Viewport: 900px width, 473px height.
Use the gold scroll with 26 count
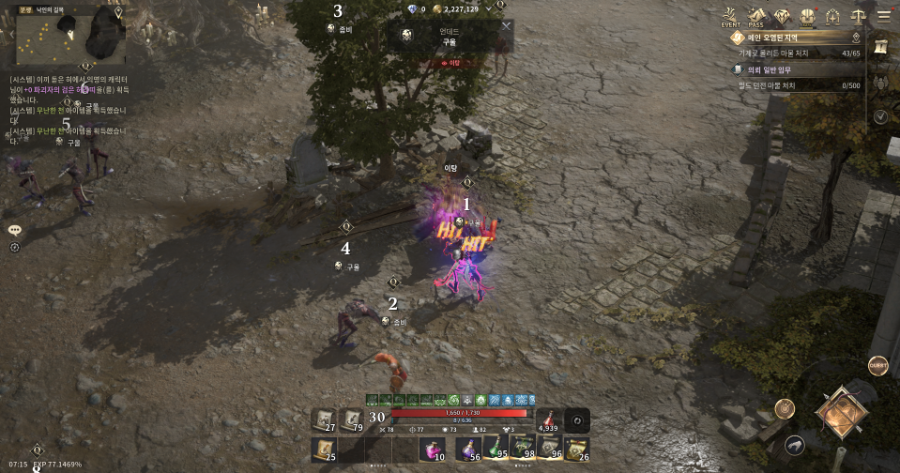coord(576,449)
